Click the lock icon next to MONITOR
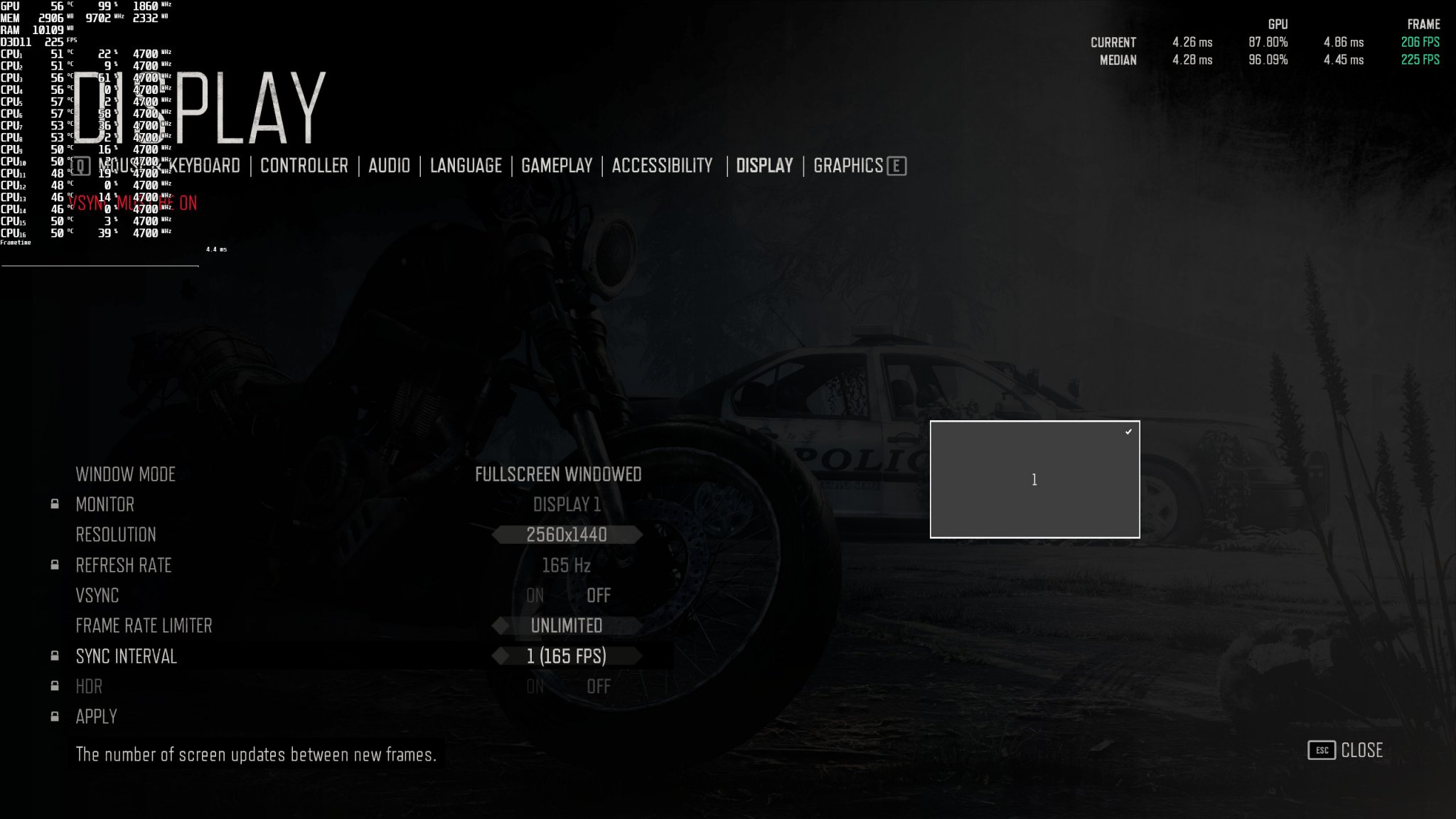Image resolution: width=1456 pixels, height=819 pixels. pos(54,505)
